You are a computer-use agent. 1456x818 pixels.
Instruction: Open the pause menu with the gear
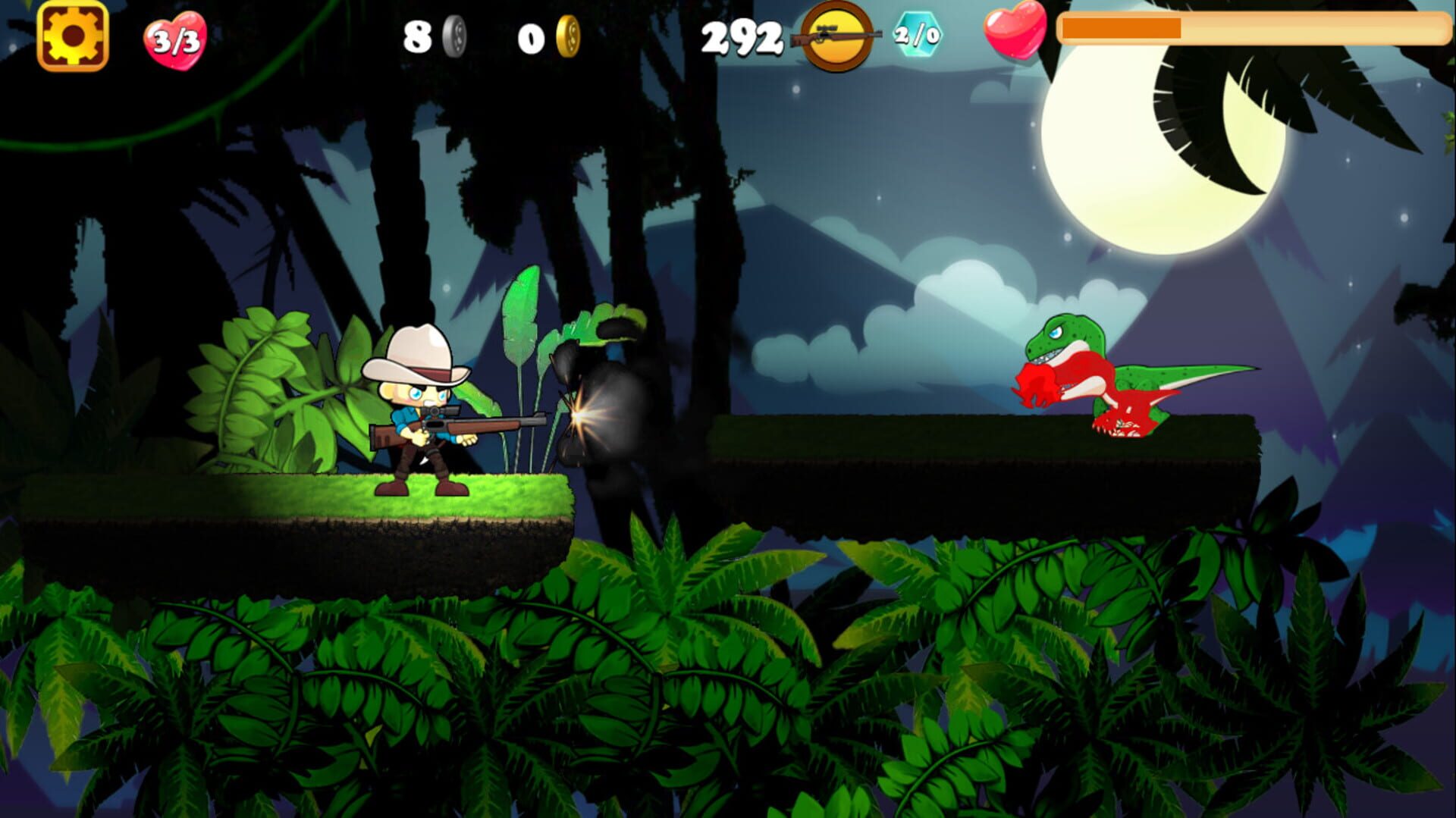(72, 34)
